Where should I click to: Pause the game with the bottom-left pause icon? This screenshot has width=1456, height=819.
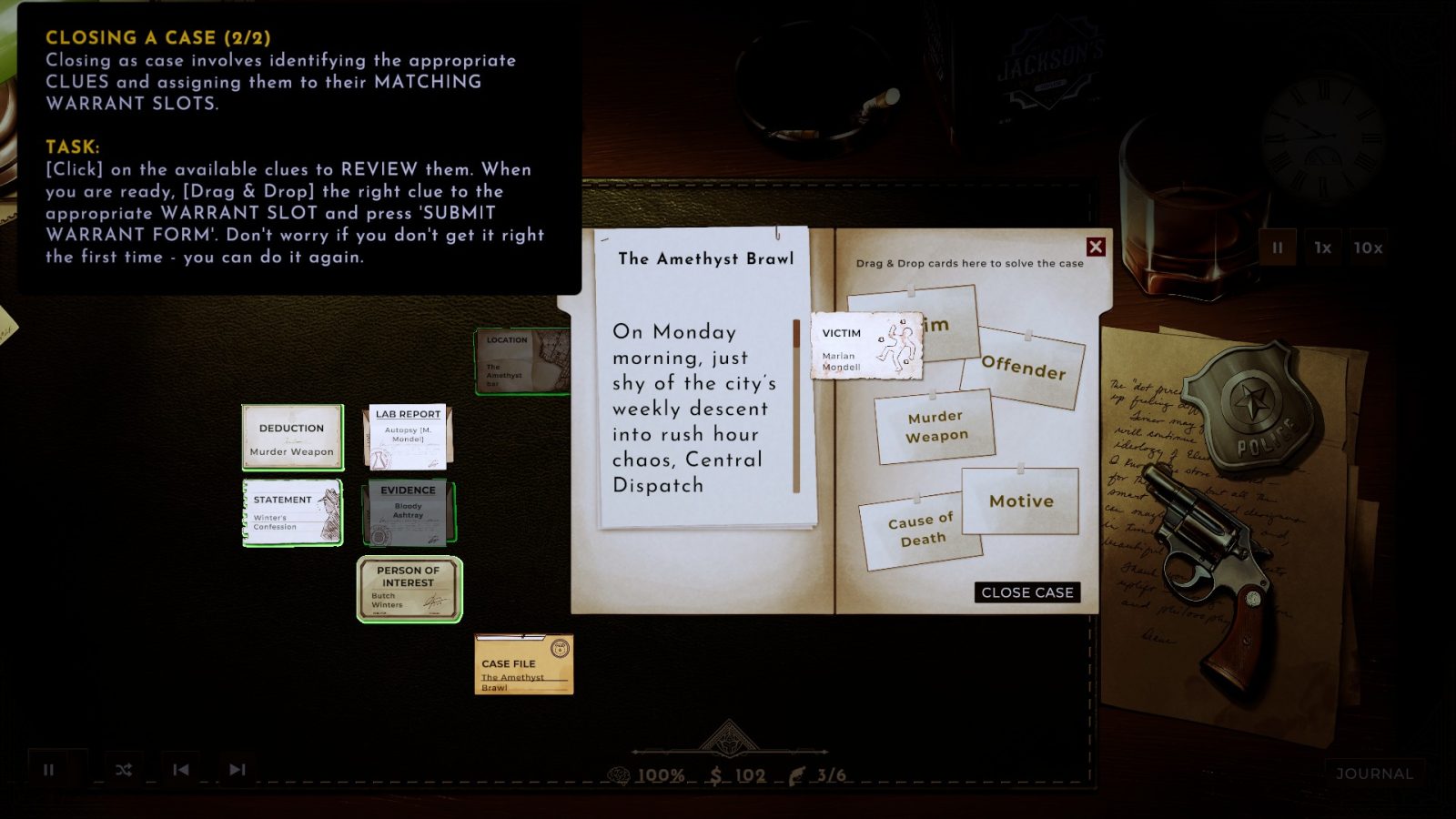click(50, 769)
